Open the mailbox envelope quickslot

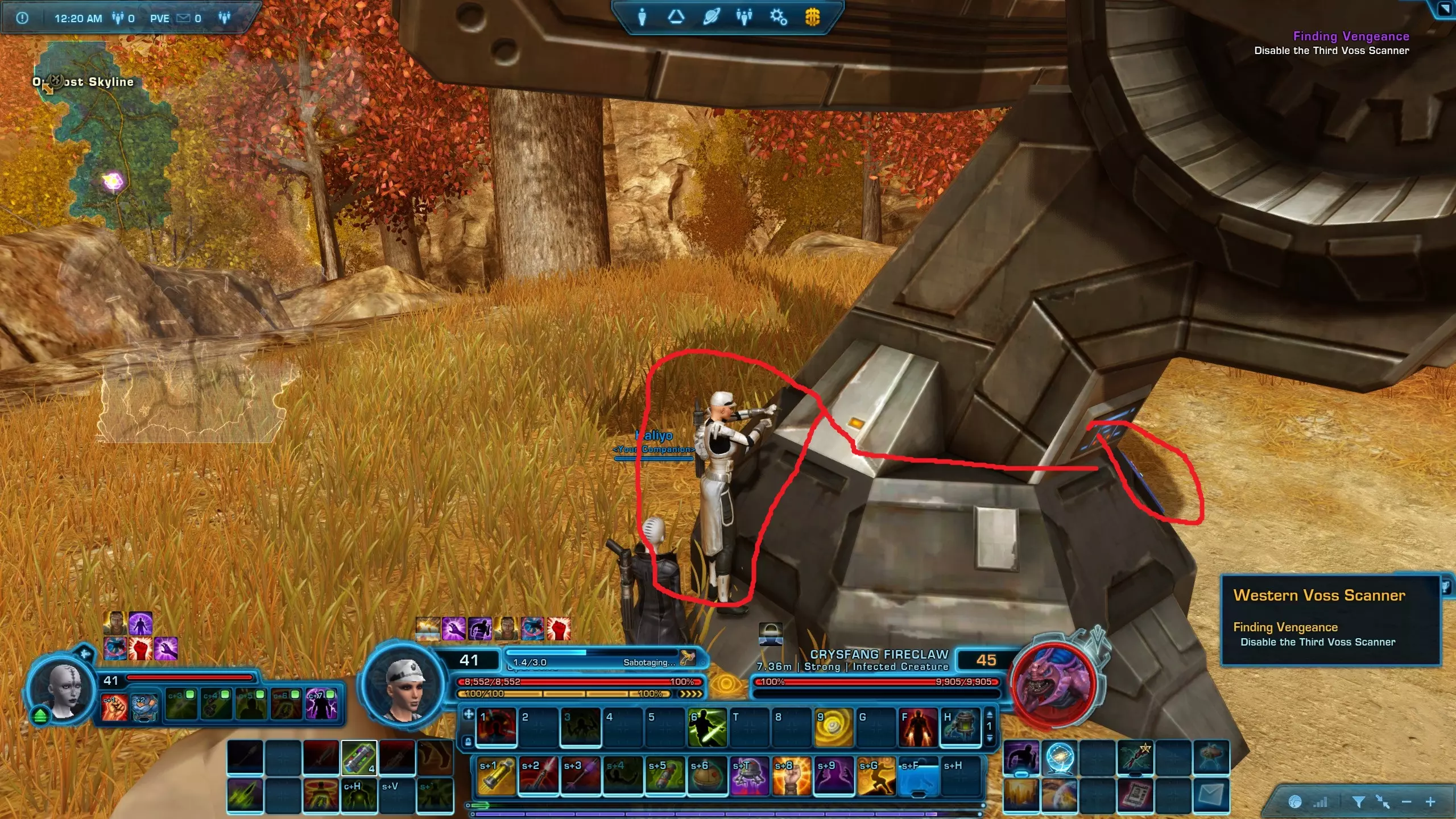(1211, 795)
